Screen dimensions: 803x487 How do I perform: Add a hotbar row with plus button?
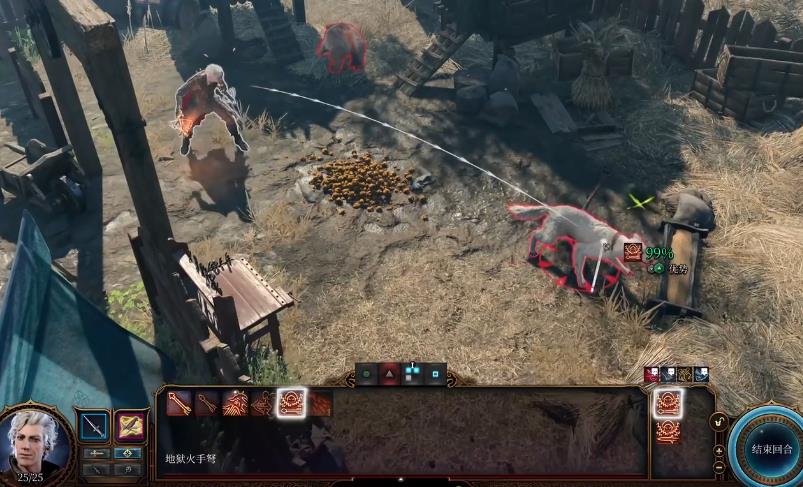pos(719,451)
